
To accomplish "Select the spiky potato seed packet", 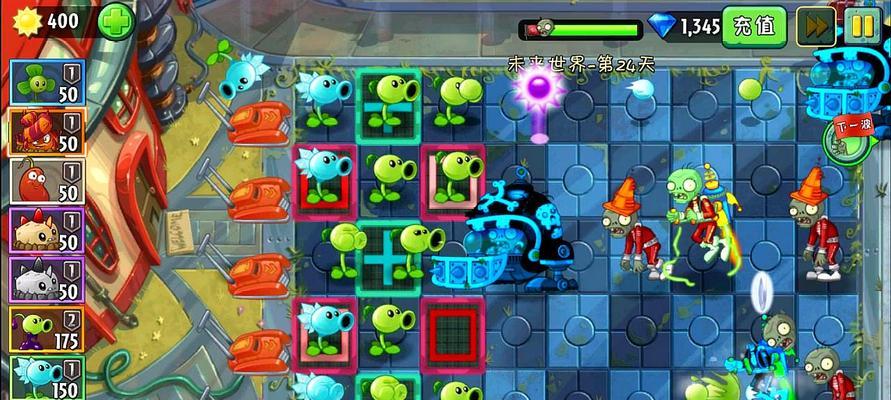I will click(47, 231).
